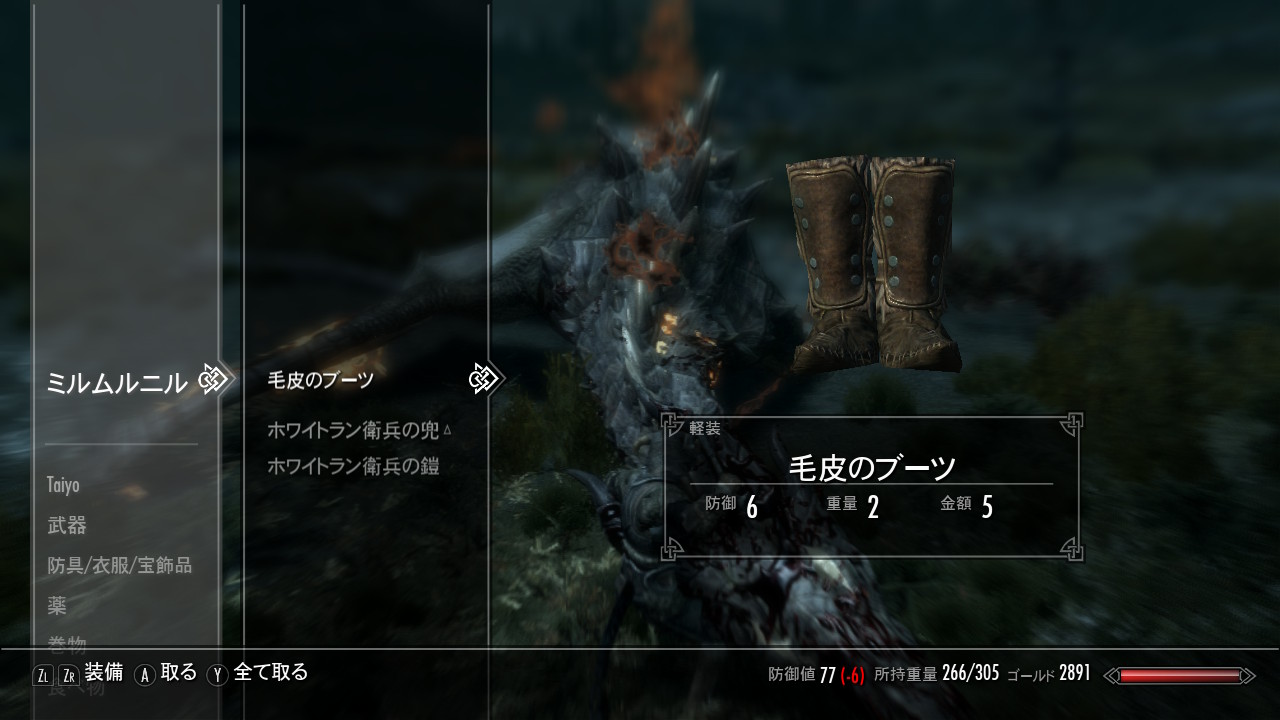This screenshot has width=1280, height=720.
Task: Open the 防具/衣服/宝飾品 category
Action: tap(119, 565)
